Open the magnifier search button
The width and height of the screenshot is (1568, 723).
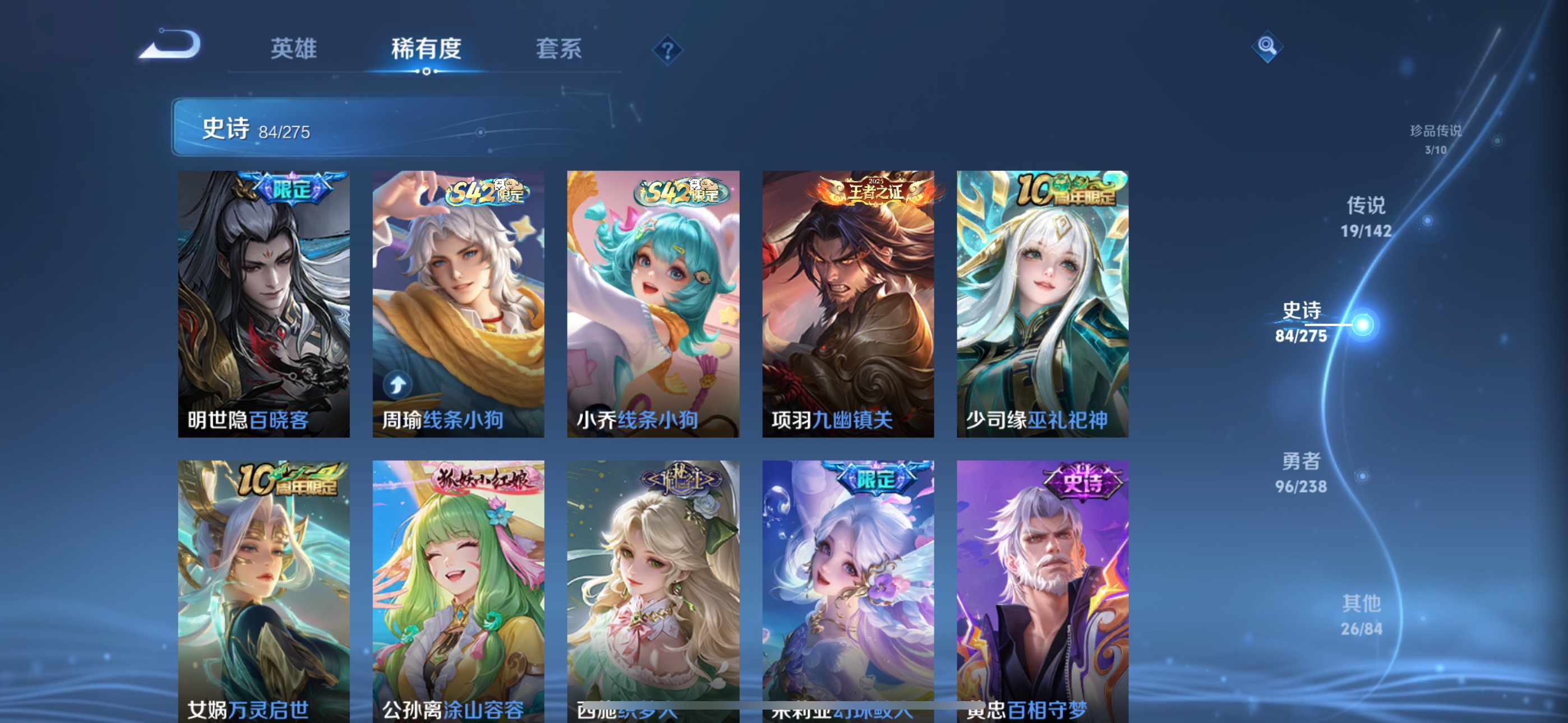1267,47
